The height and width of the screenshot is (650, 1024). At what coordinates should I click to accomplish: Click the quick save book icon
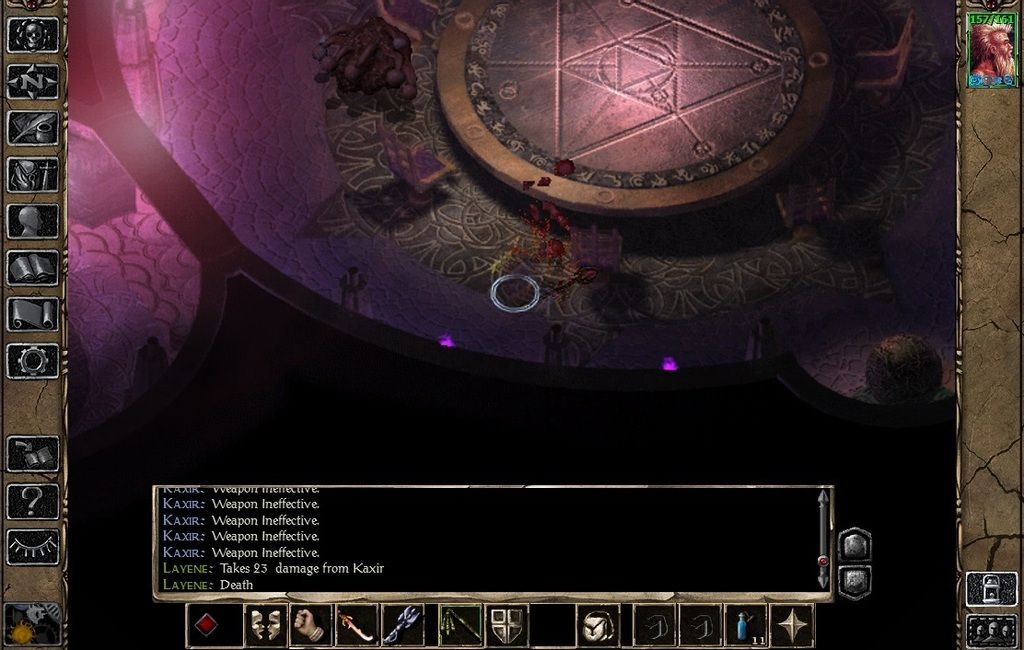pos(33,454)
